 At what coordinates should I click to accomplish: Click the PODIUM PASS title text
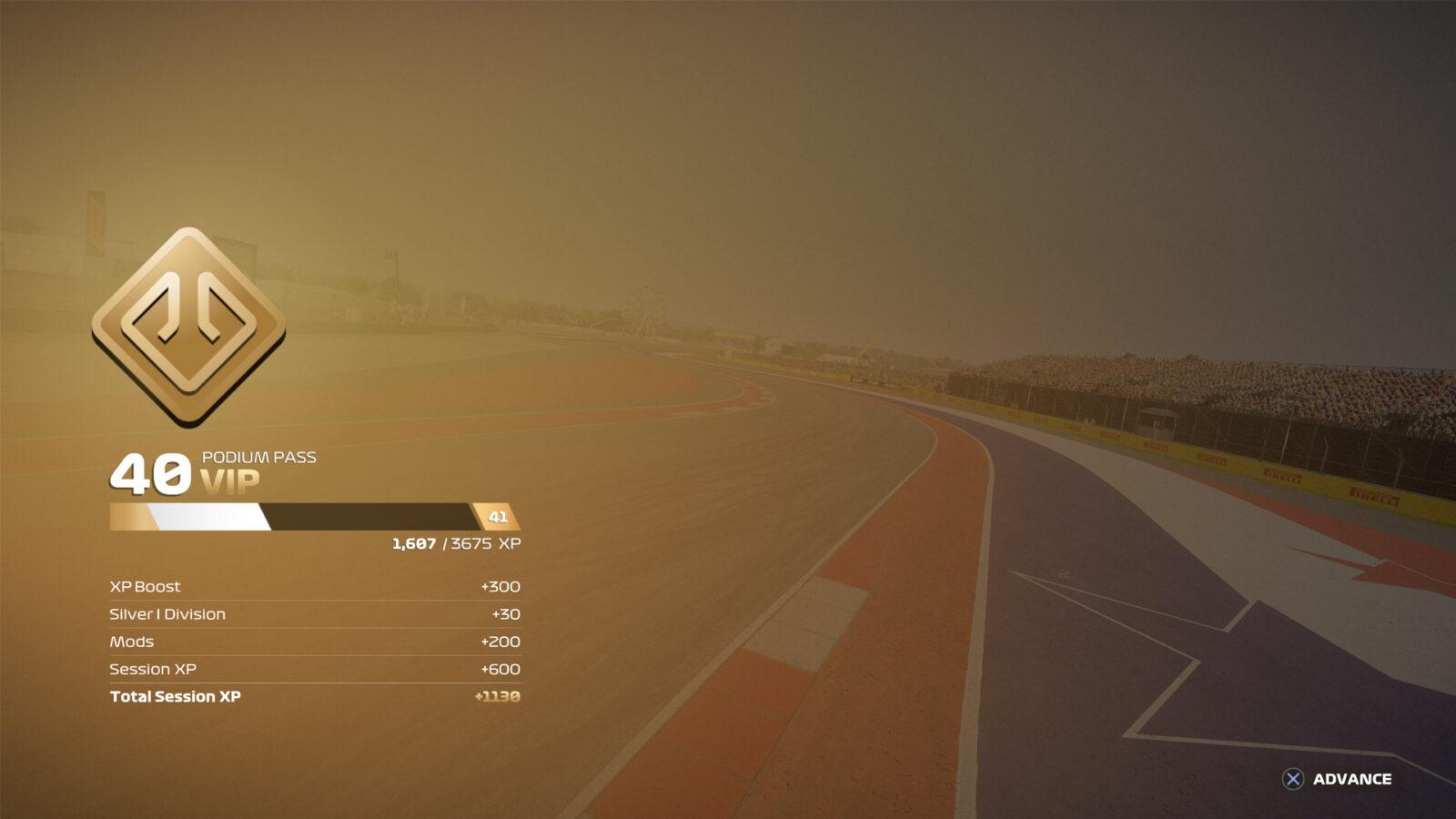click(258, 458)
